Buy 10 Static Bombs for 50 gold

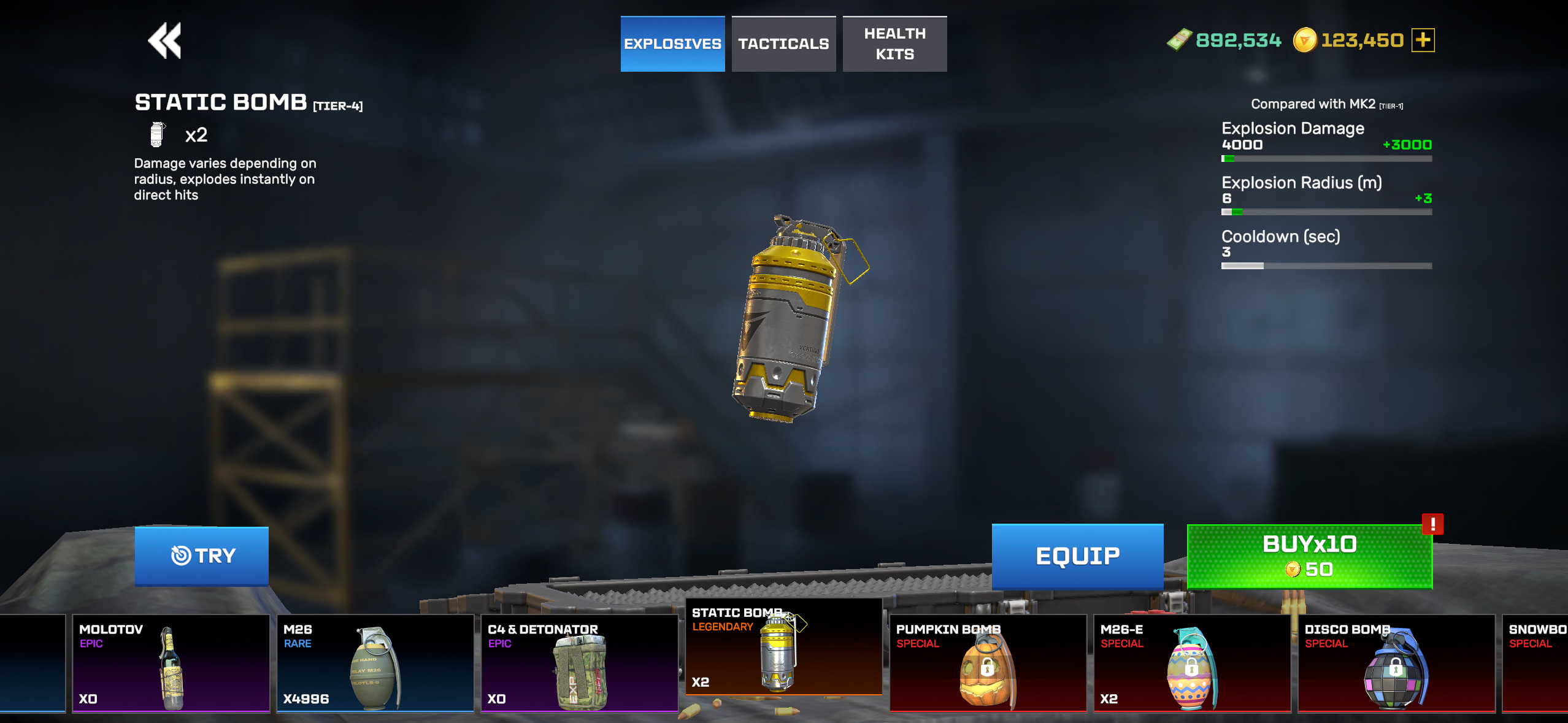pos(1309,557)
